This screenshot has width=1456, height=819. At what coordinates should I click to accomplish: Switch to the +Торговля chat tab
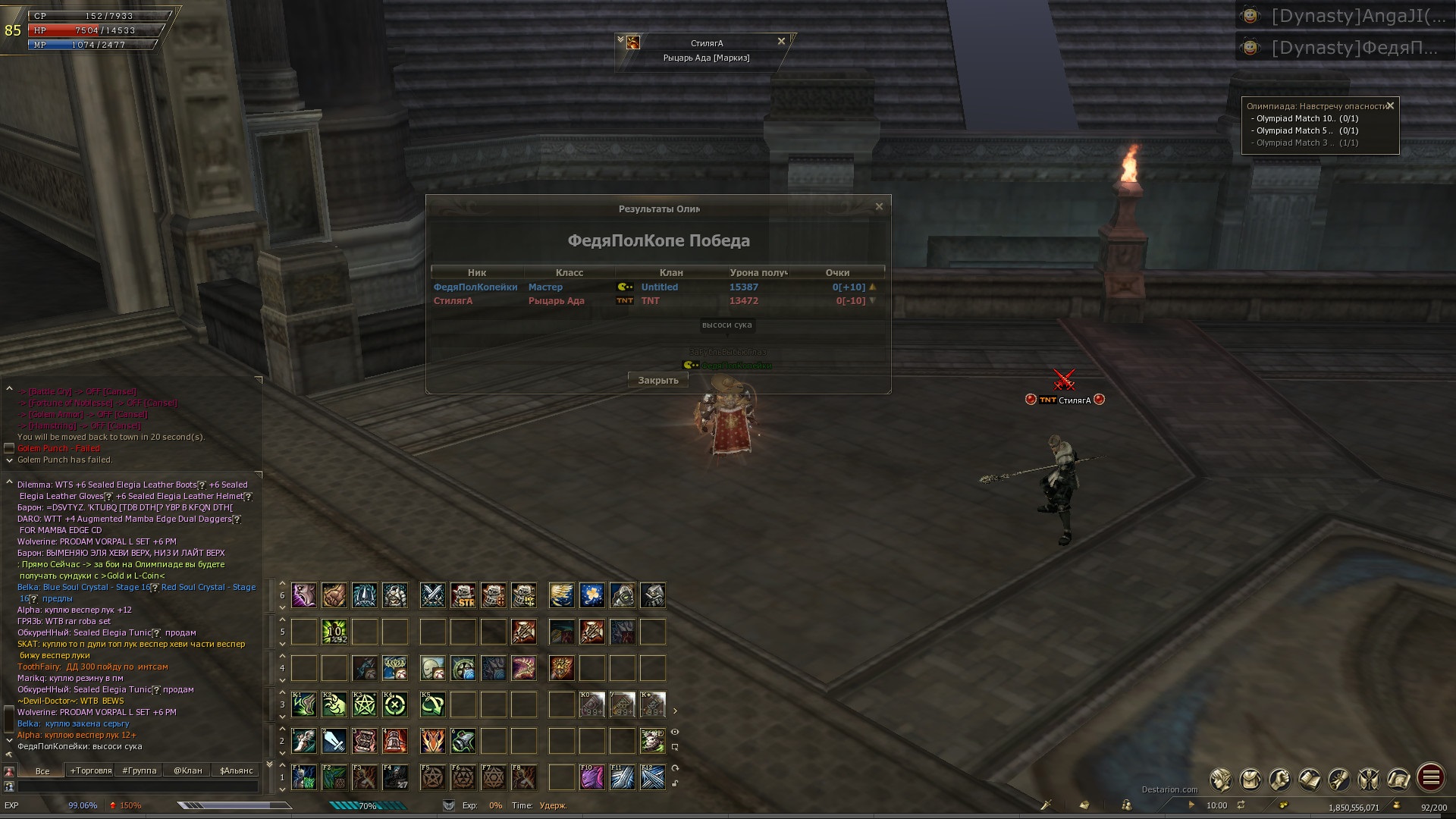click(91, 770)
